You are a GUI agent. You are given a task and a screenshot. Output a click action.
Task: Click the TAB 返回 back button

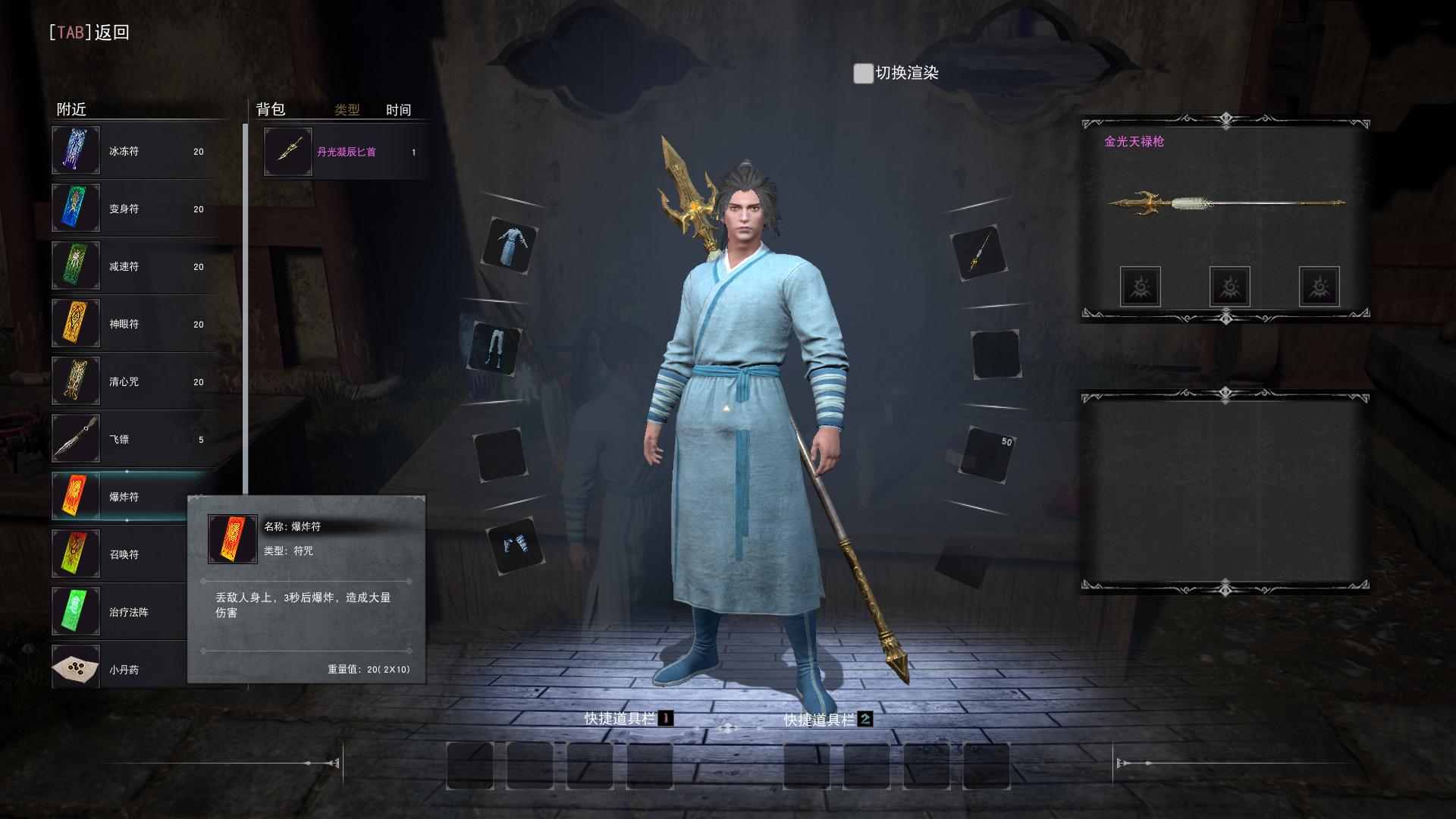pyautogui.click(x=89, y=33)
